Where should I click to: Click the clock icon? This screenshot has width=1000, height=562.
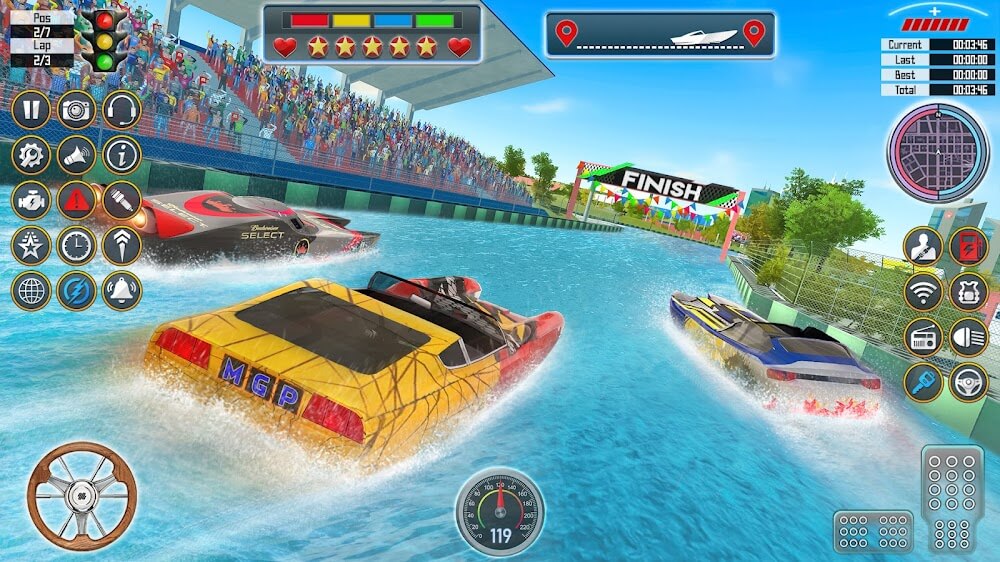[x=76, y=245]
